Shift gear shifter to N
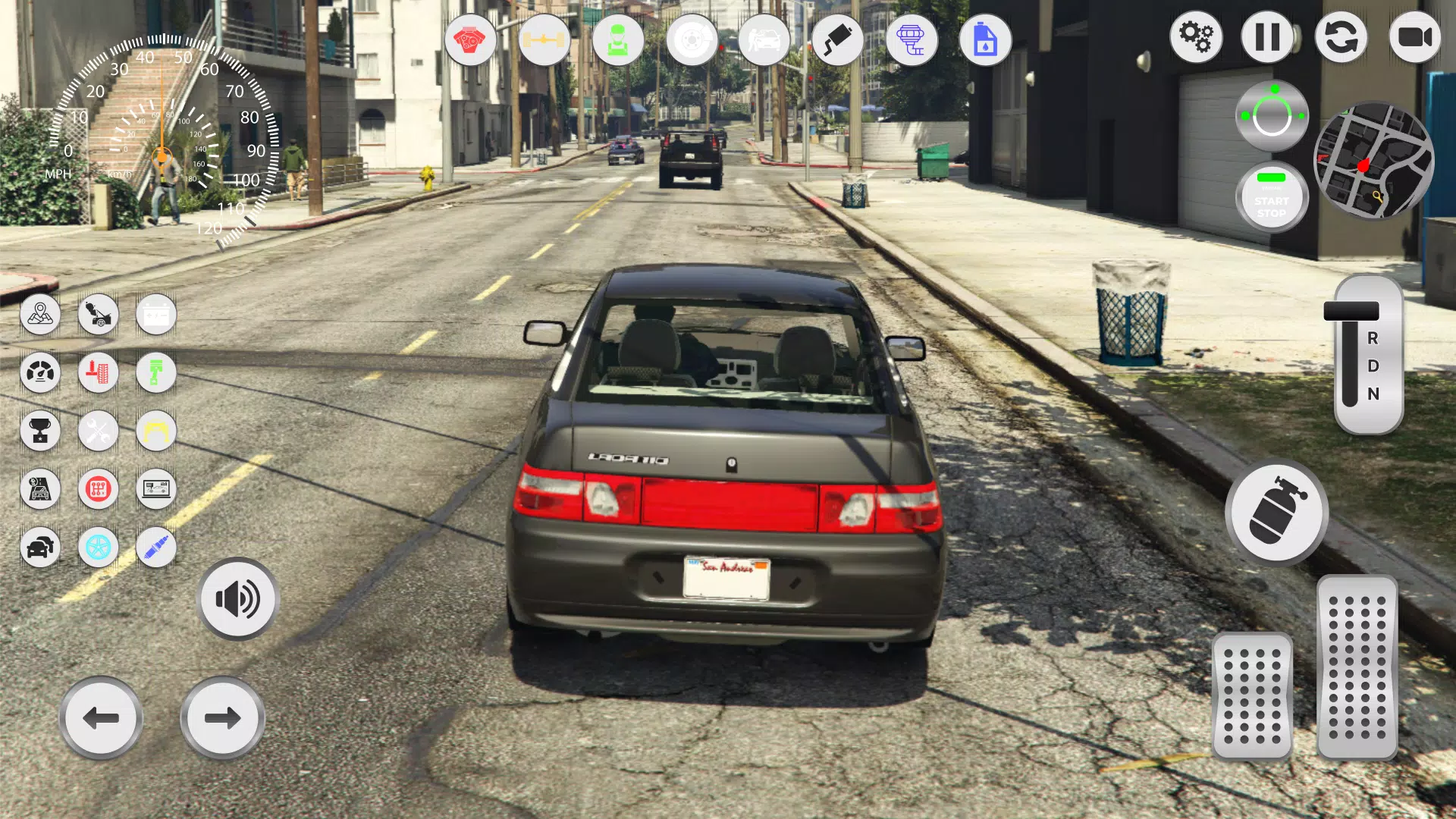The image size is (1456, 819). [1373, 394]
